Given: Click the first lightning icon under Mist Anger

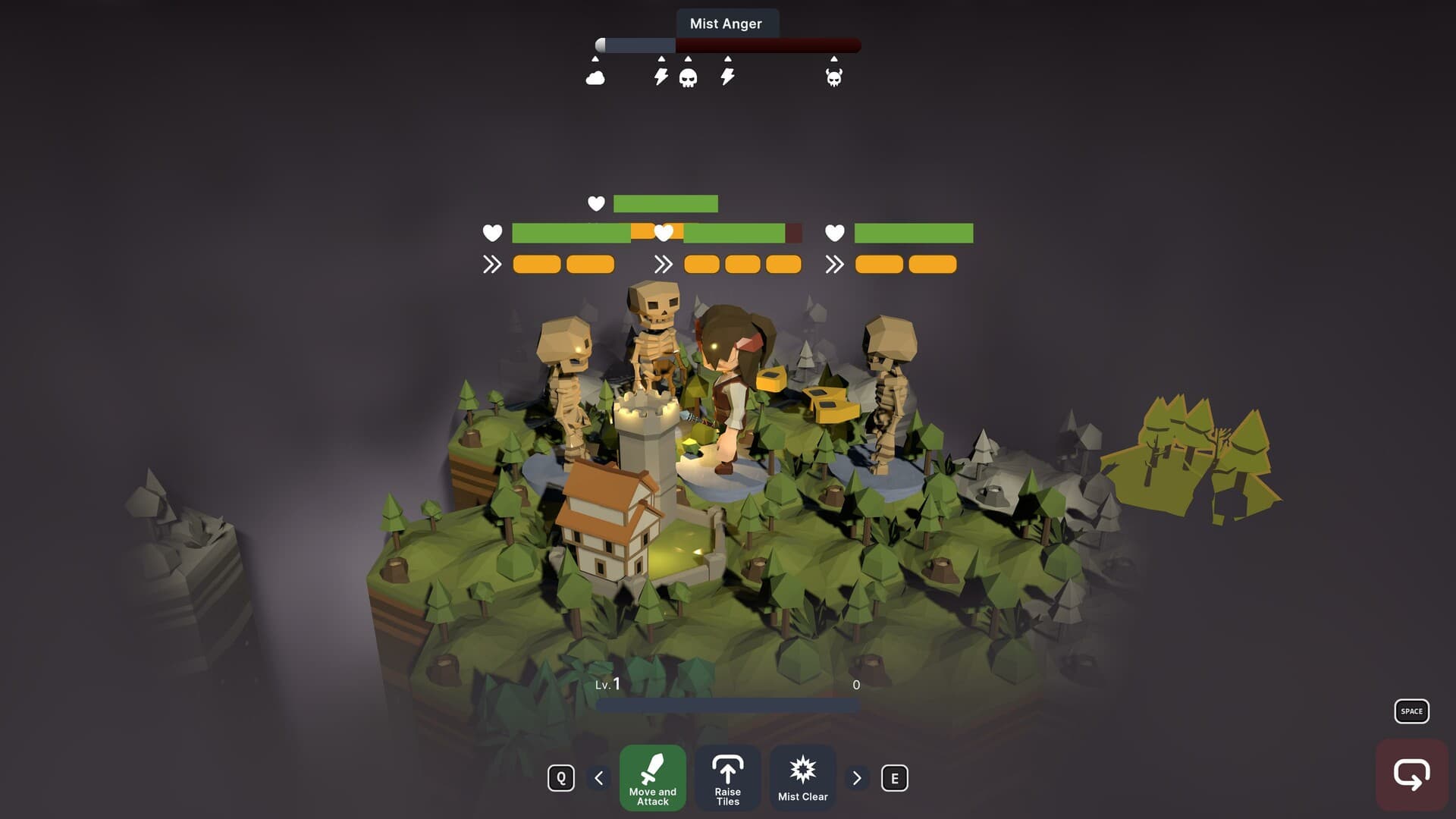Looking at the screenshot, I should click(x=659, y=75).
